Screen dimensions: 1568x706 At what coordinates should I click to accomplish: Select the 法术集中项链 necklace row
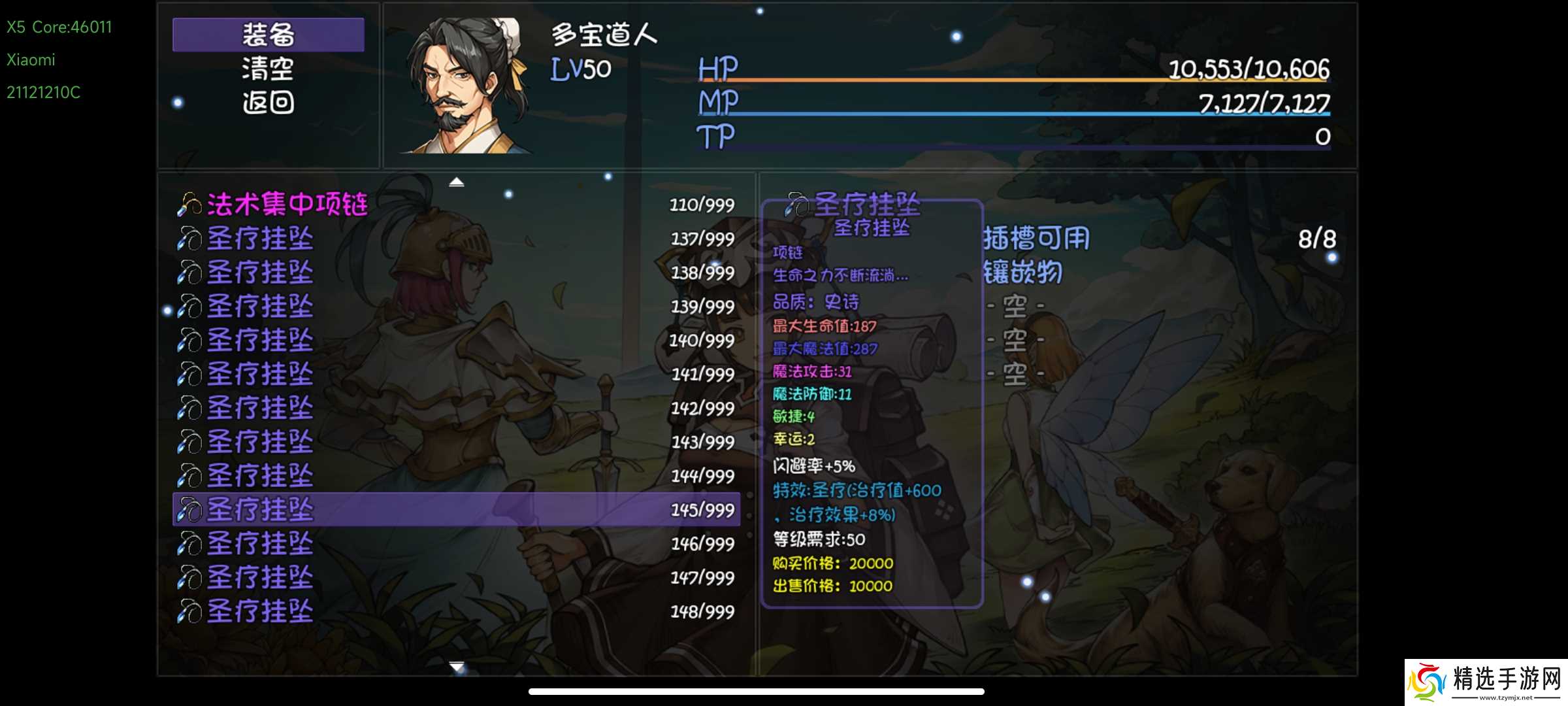click(x=456, y=205)
